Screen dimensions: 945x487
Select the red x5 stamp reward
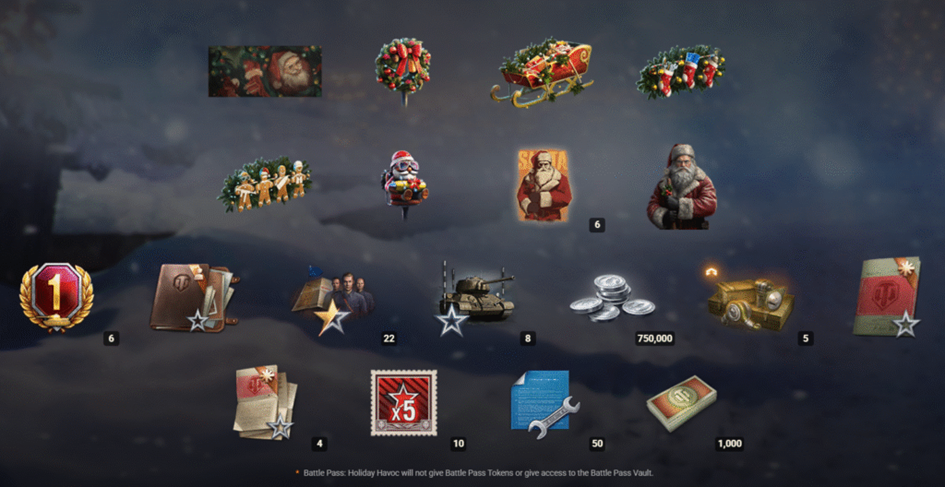coord(403,402)
